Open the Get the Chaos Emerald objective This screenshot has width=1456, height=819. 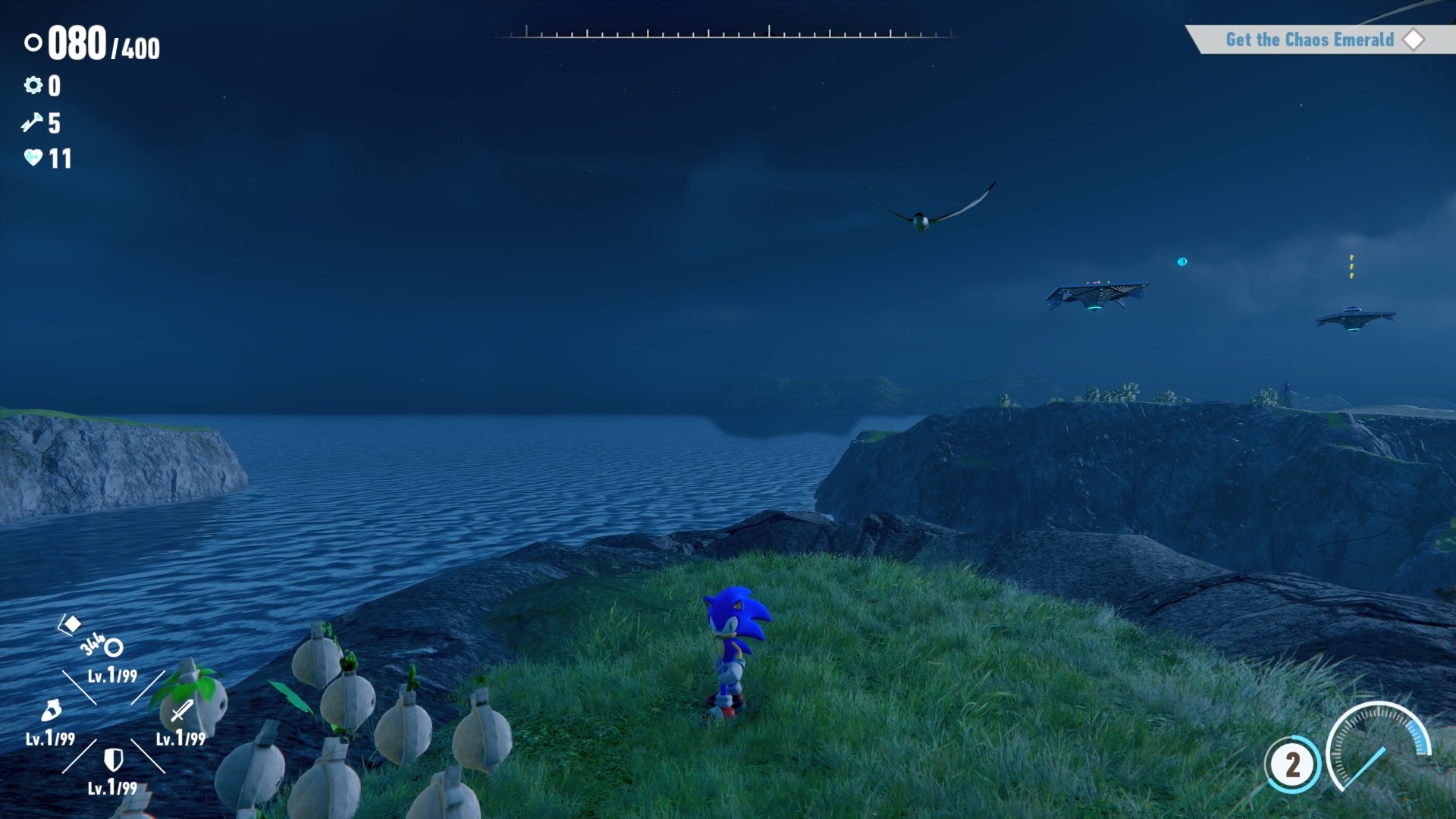coord(1310,39)
